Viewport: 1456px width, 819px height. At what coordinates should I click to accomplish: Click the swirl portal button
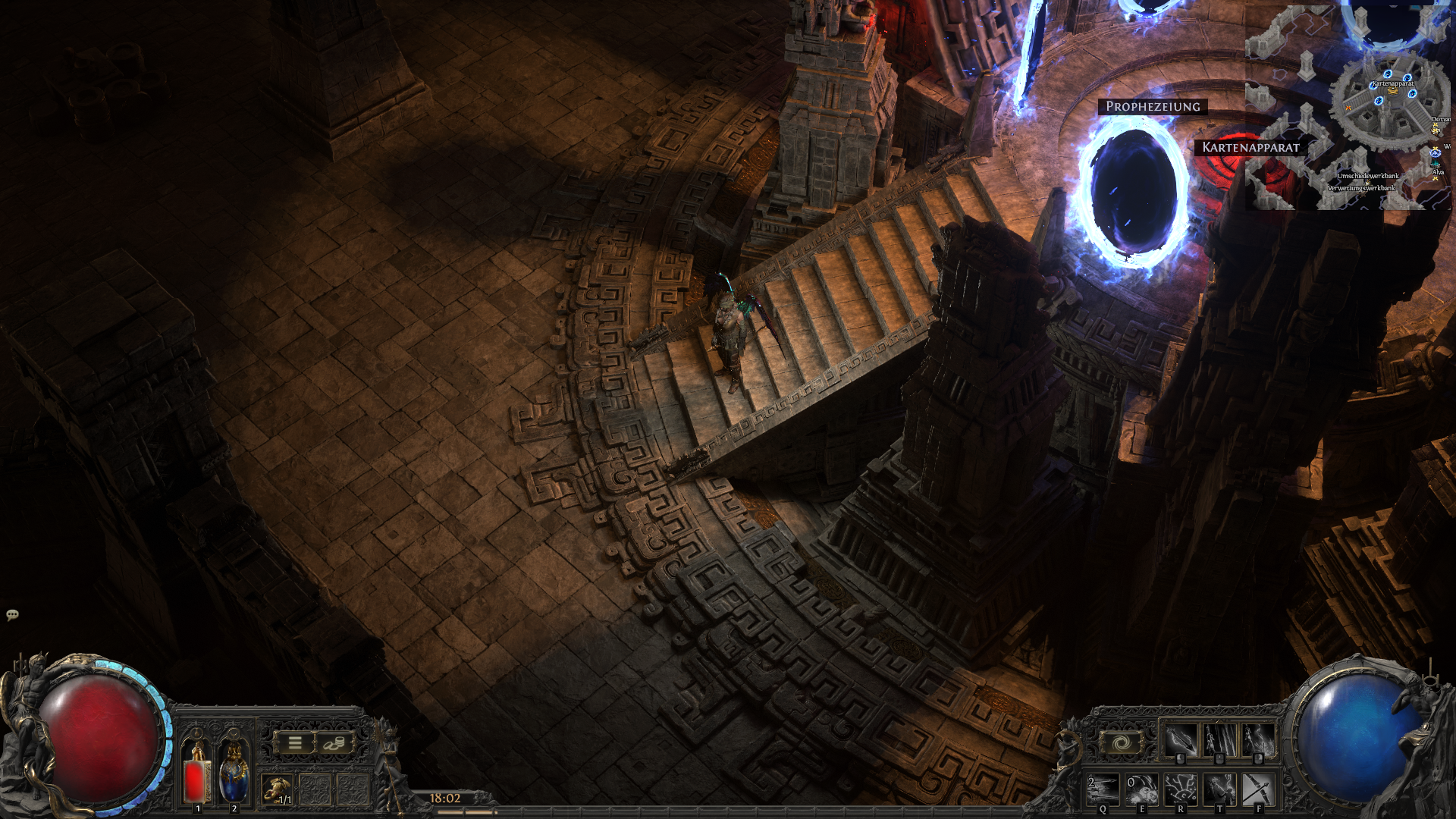tap(1122, 743)
